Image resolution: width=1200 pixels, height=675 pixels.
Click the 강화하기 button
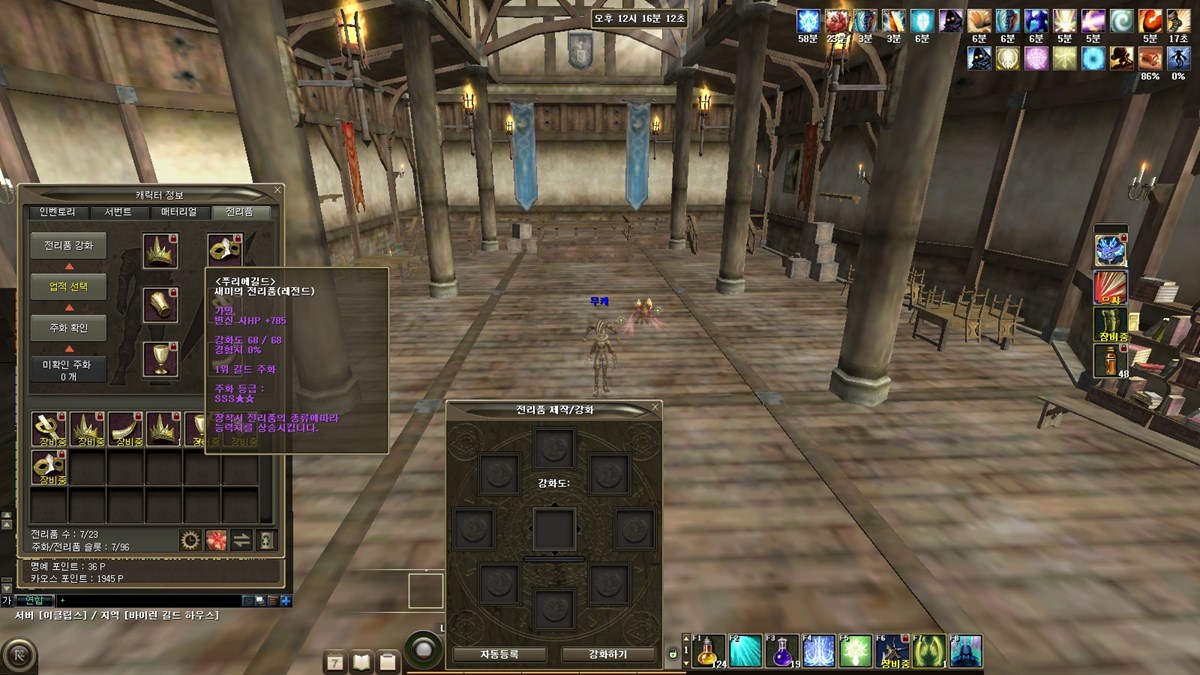pos(608,654)
